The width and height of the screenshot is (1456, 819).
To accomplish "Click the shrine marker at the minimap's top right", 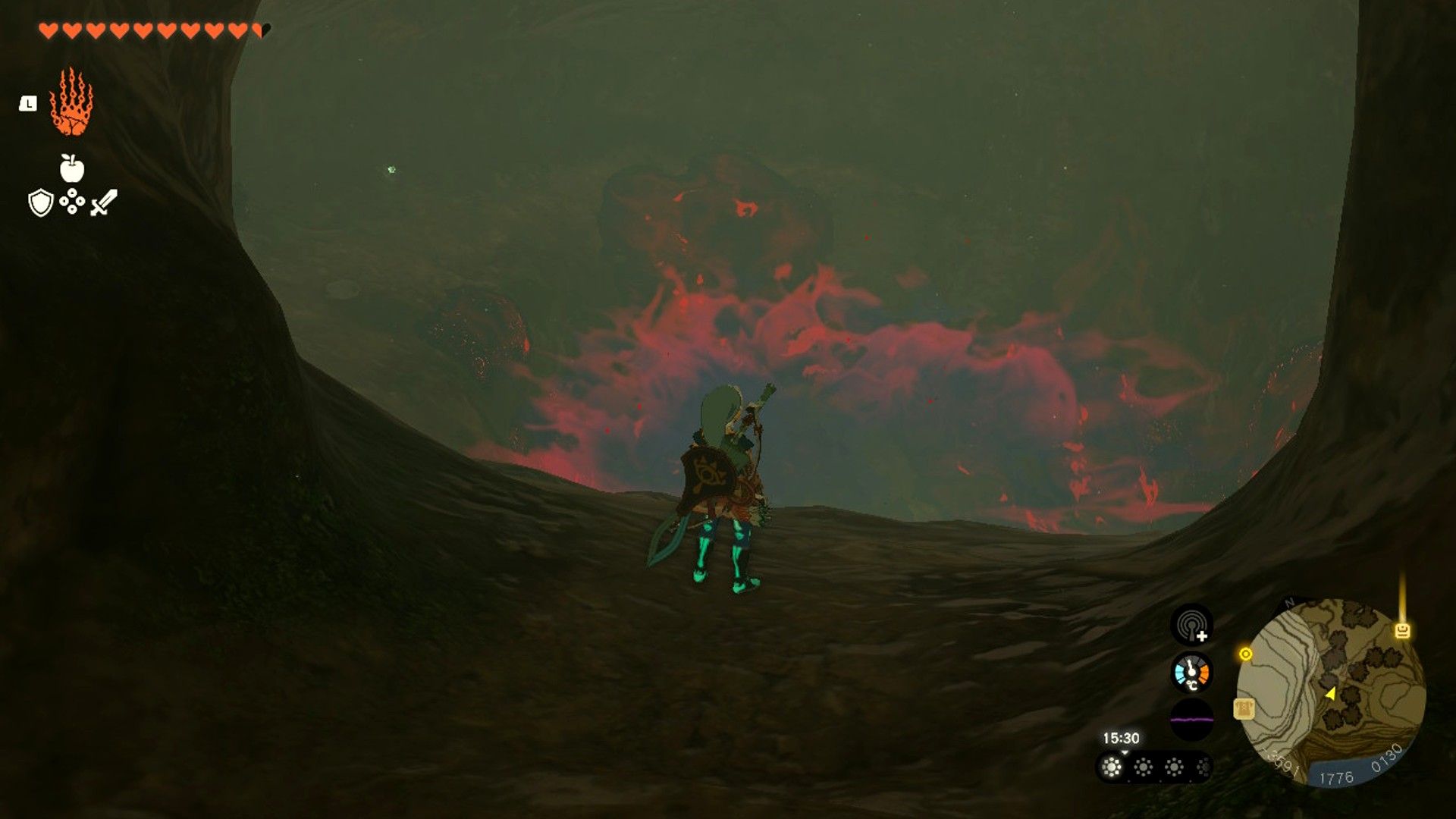I will (1402, 629).
